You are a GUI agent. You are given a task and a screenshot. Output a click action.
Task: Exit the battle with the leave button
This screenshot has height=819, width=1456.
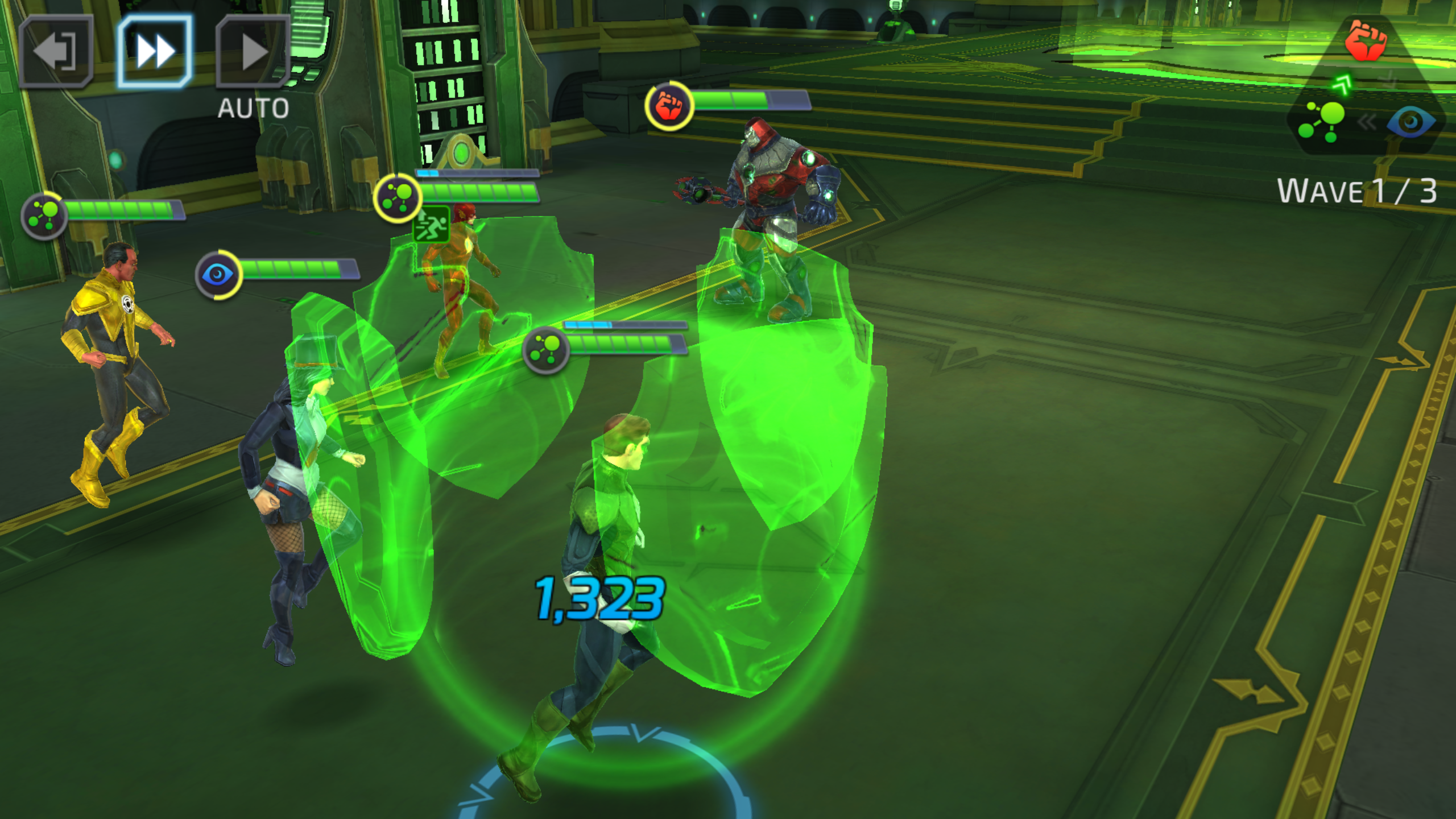(x=55, y=52)
